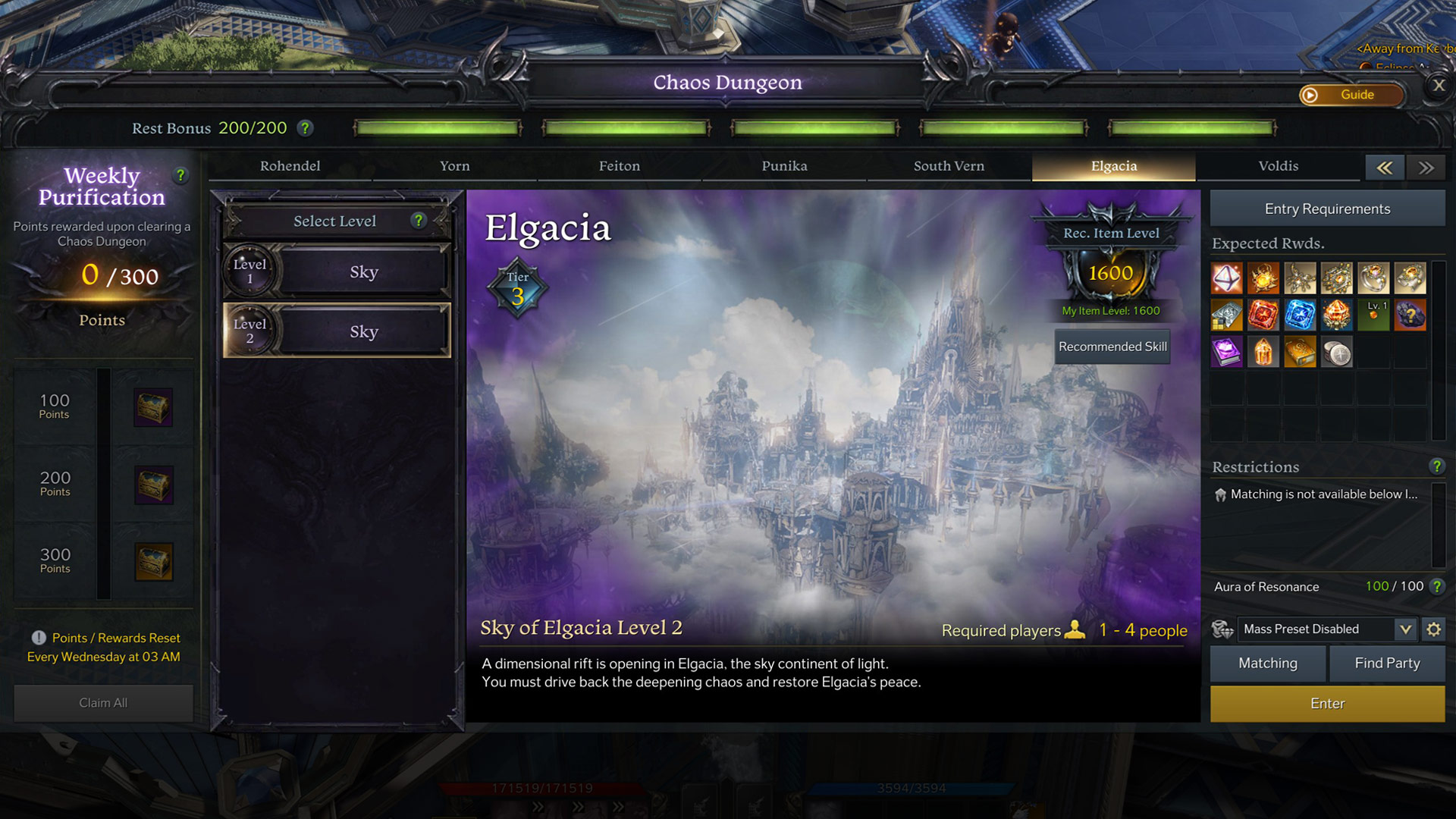Switch to the Rohendel tab
1456x819 pixels.
(x=290, y=166)
